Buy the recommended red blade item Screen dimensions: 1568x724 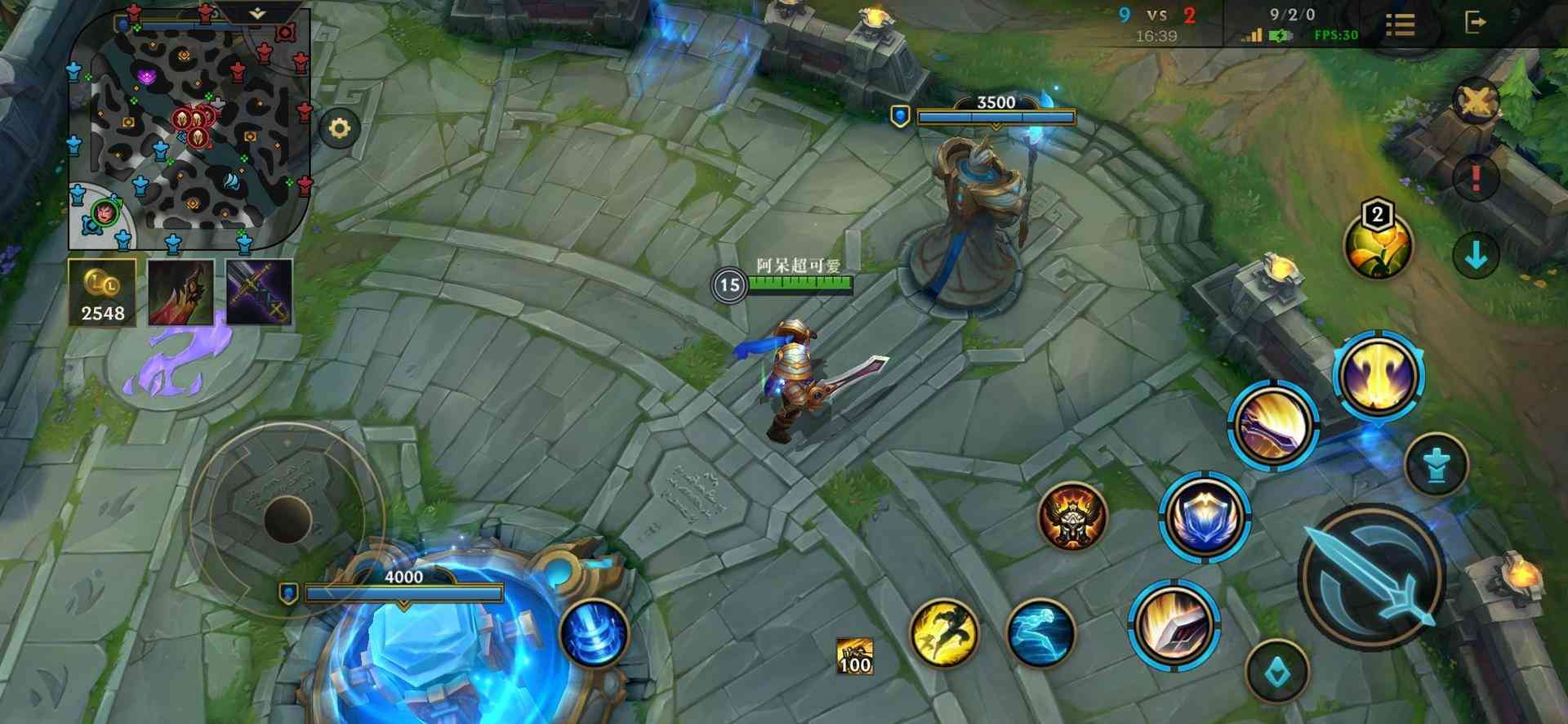[181, 293]
